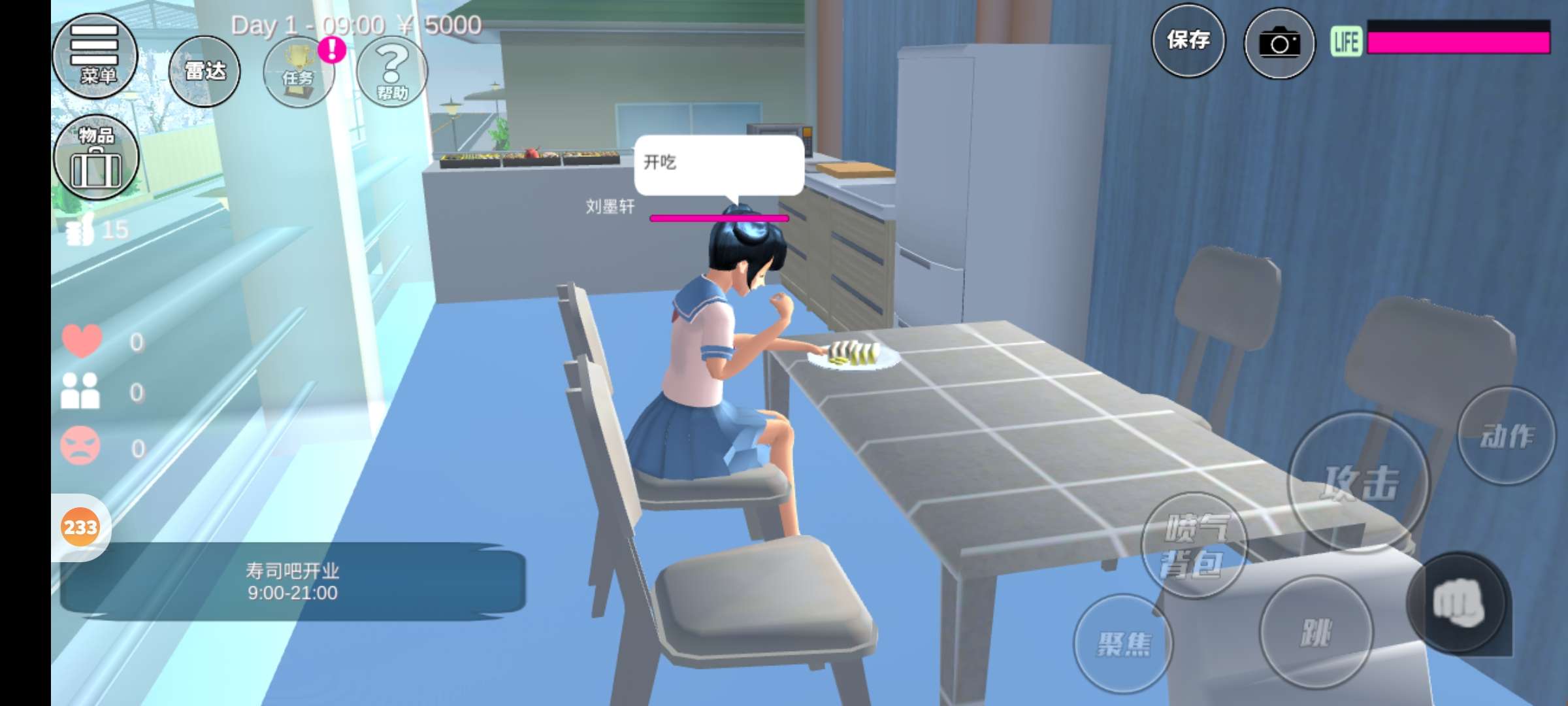Tap the fist punch icon
The image size is (1568, 706).
pyautogui.click(x=1457, y=603)
